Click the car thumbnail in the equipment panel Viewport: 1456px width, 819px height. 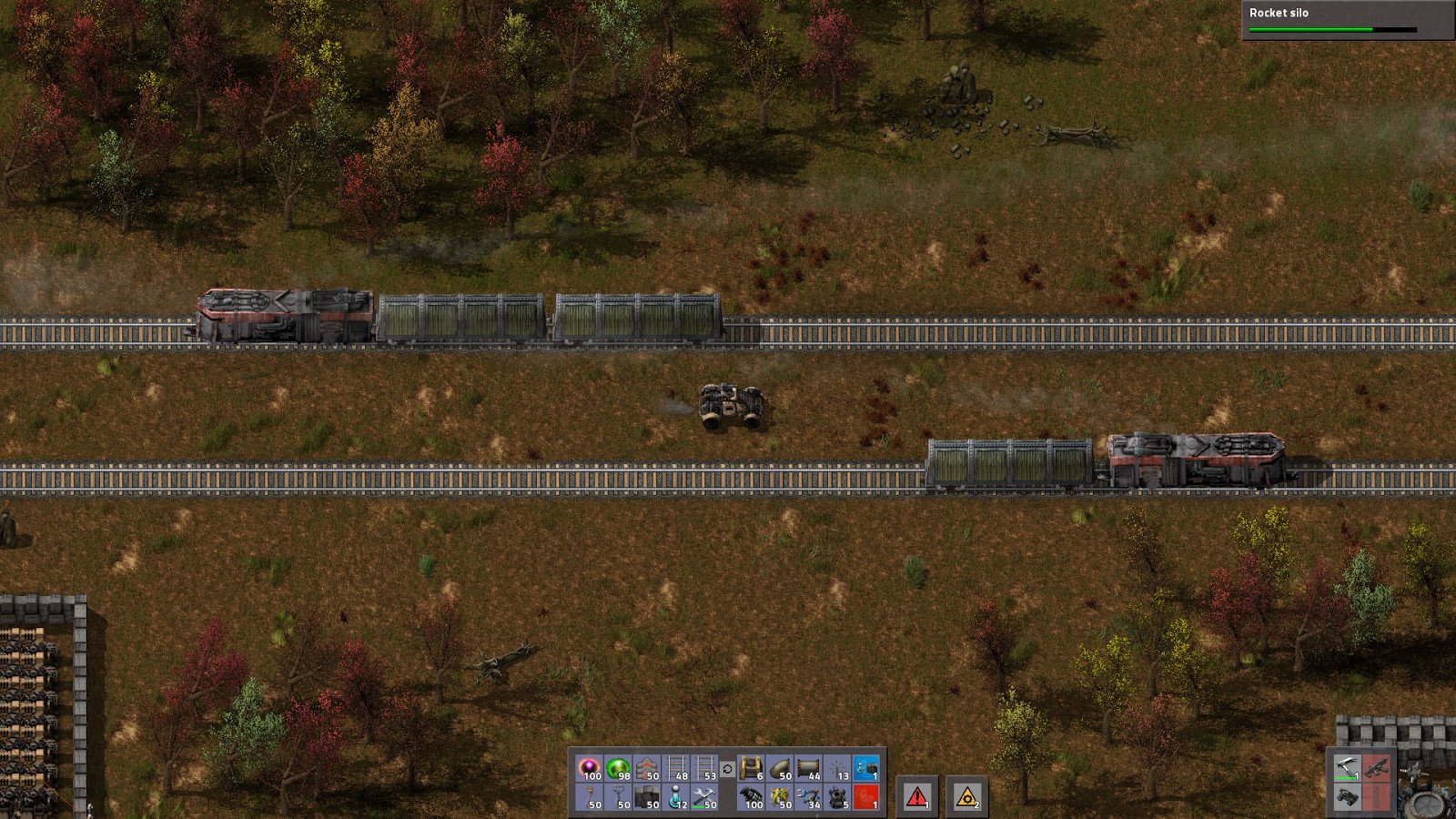[x=1348, y=799]
